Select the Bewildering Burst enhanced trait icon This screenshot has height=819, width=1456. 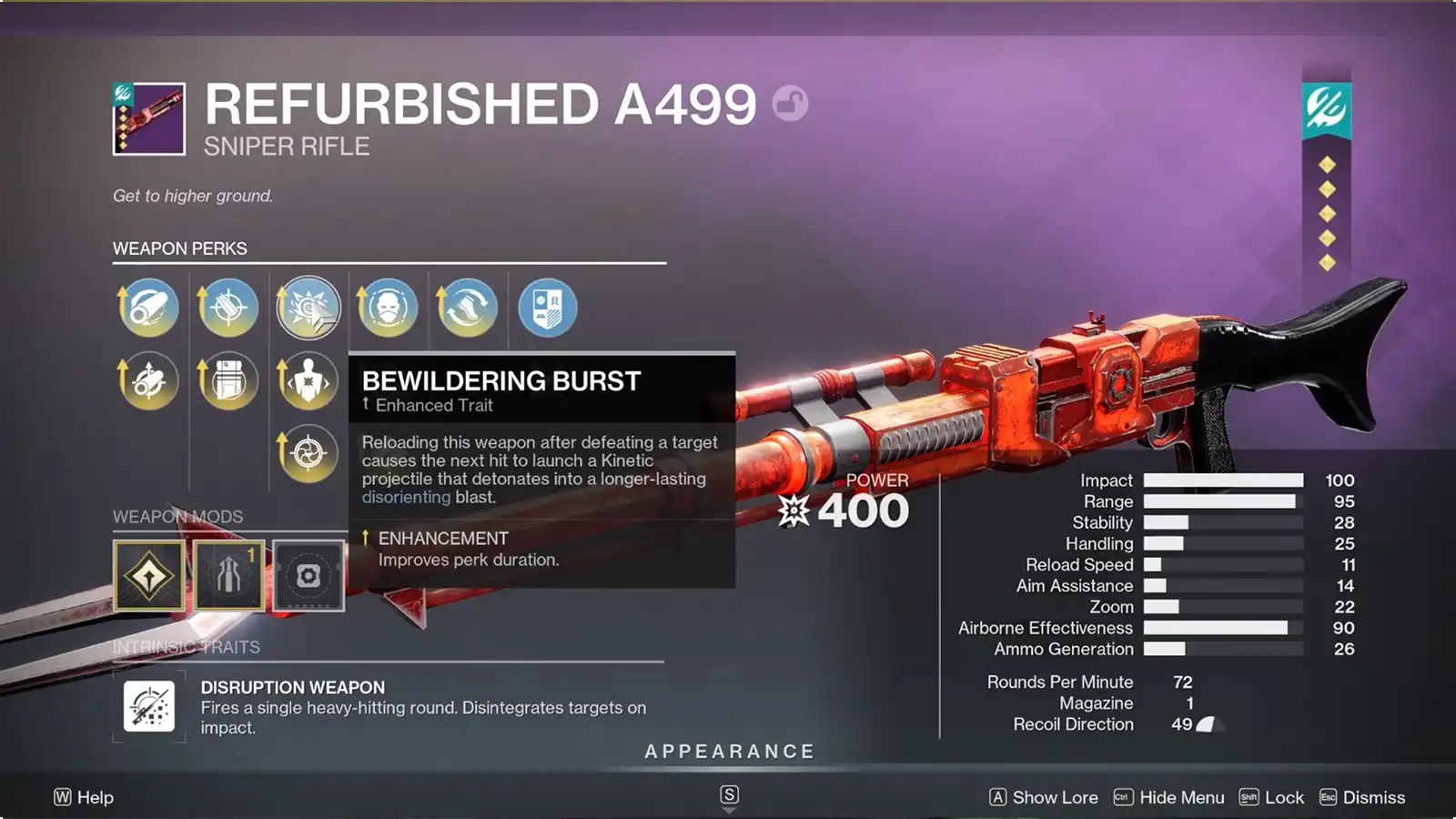point(308,308)
